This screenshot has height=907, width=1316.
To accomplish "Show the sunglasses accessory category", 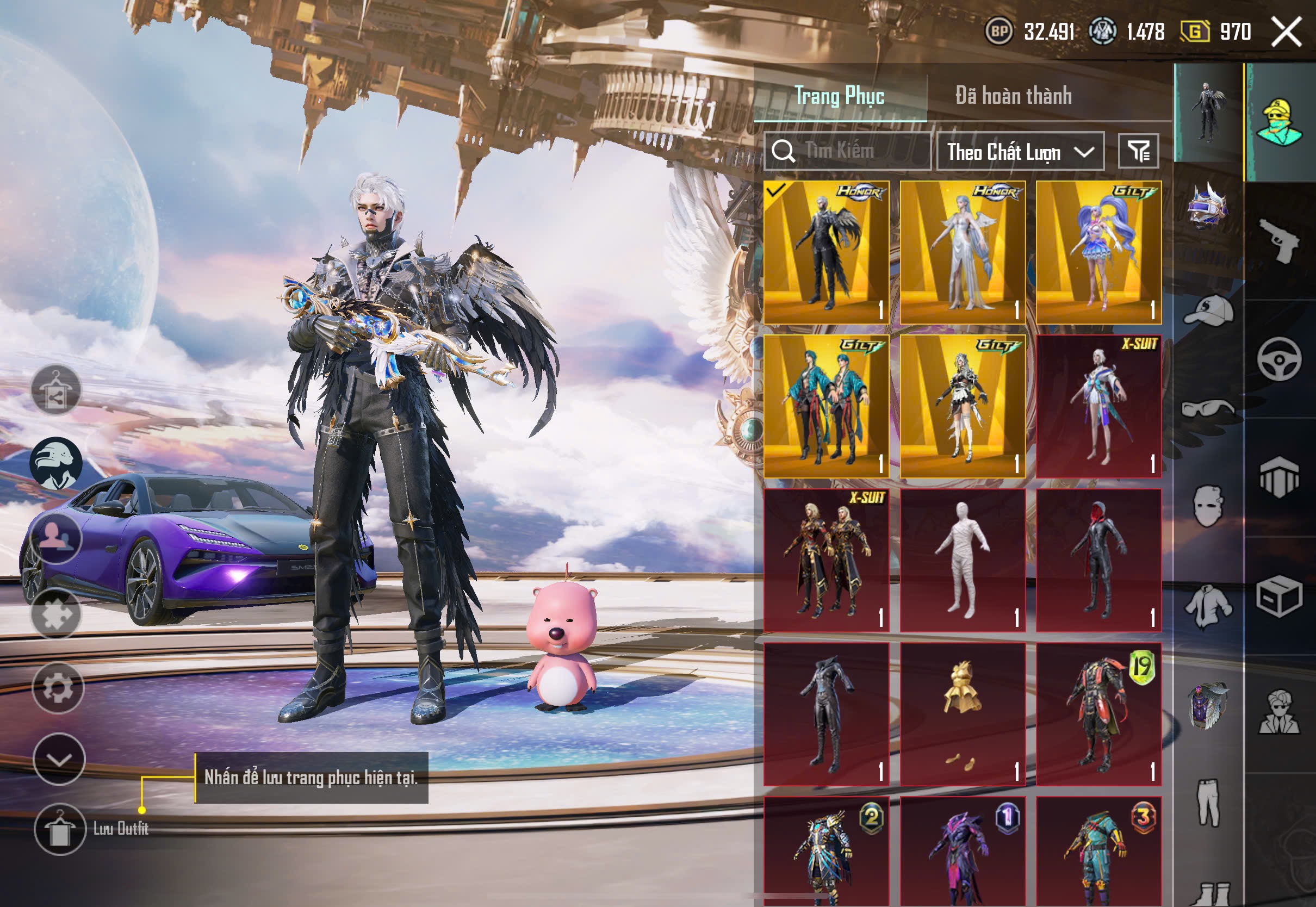I will coord(1209,407).
